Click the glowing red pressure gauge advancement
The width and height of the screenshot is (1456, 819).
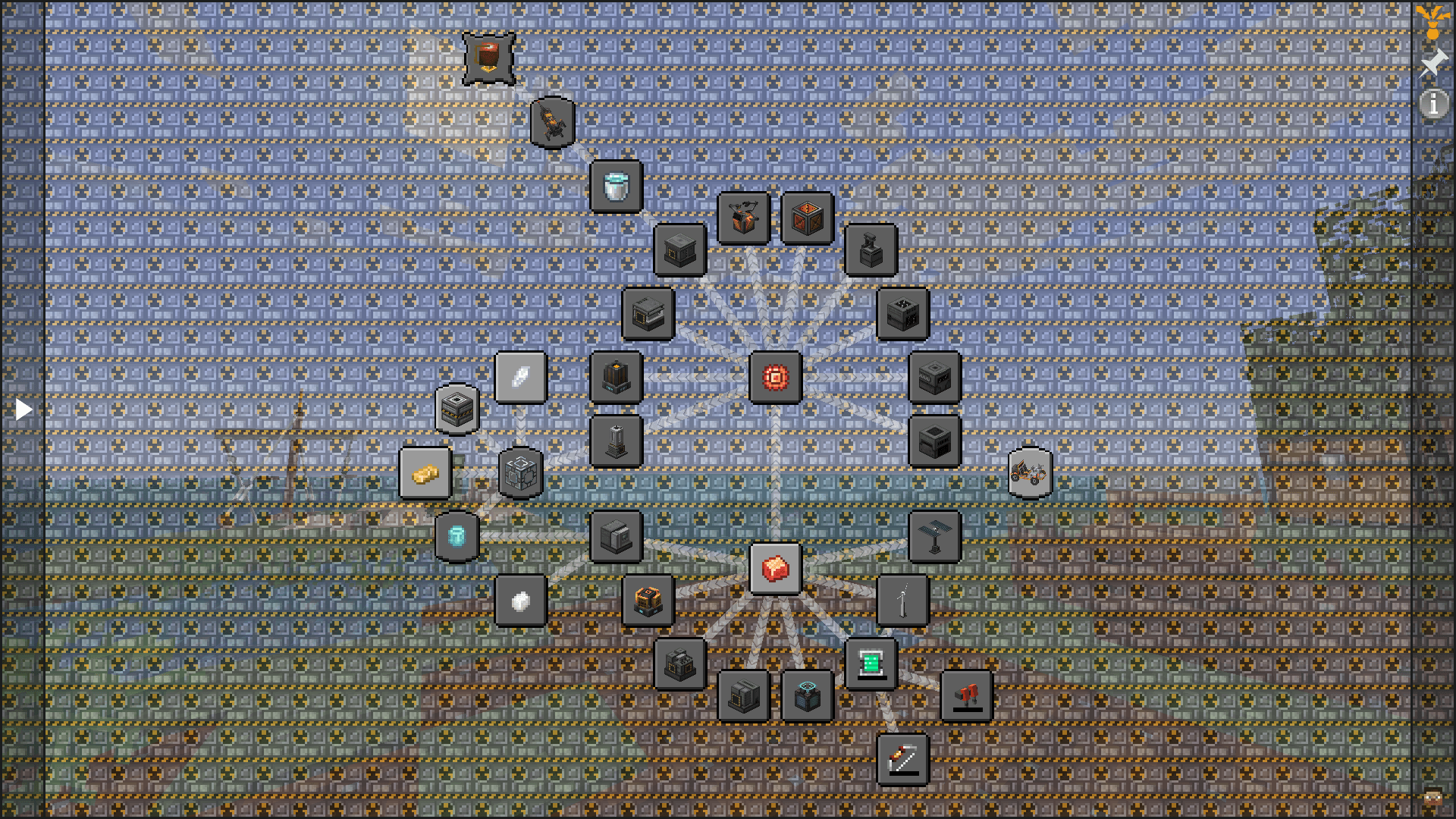[x=773, y=377]
